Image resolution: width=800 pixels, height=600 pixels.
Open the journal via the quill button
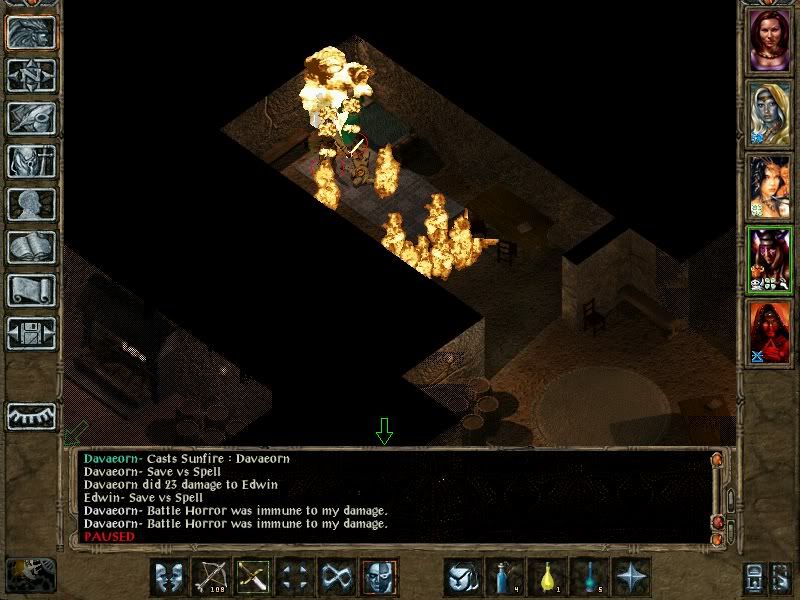point(31,118)
